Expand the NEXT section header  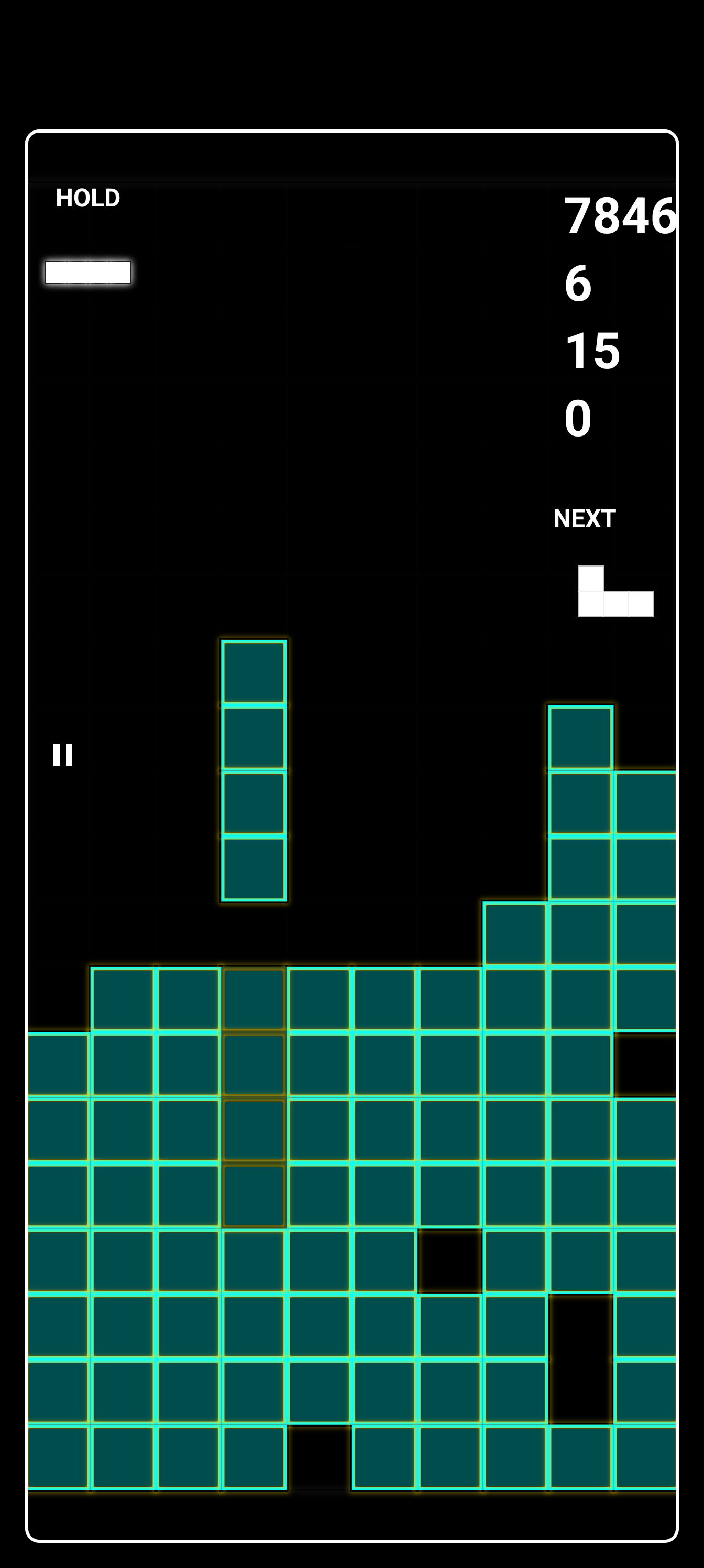(x=585, y=519)
